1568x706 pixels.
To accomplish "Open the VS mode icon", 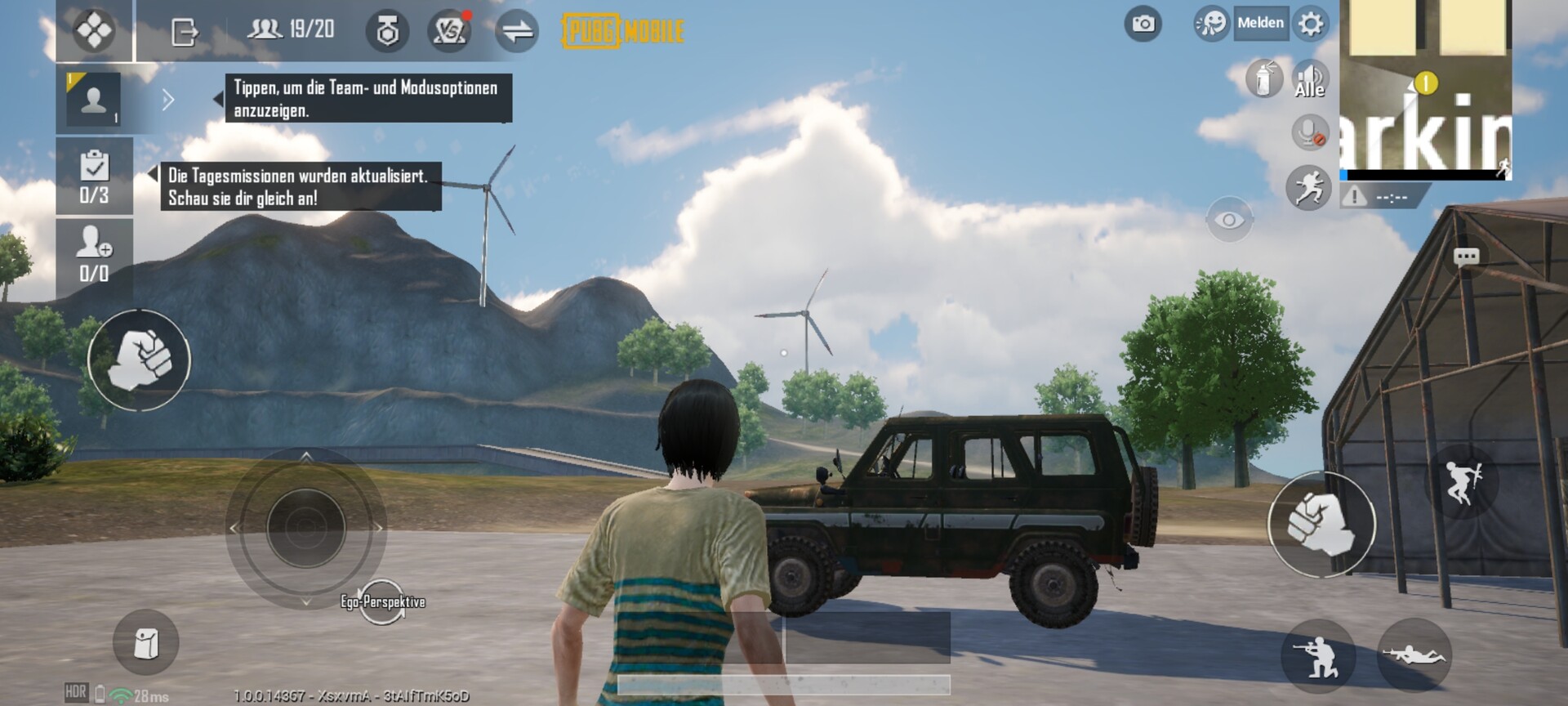I will click(449, 31).
